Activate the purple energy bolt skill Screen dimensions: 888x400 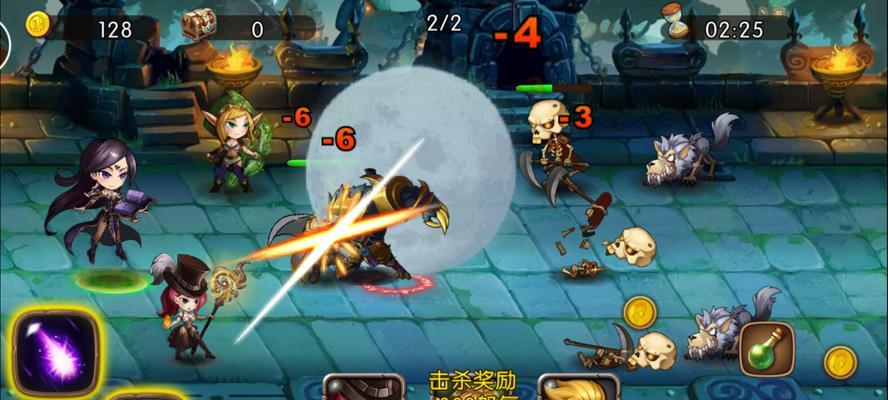(55, 351)
